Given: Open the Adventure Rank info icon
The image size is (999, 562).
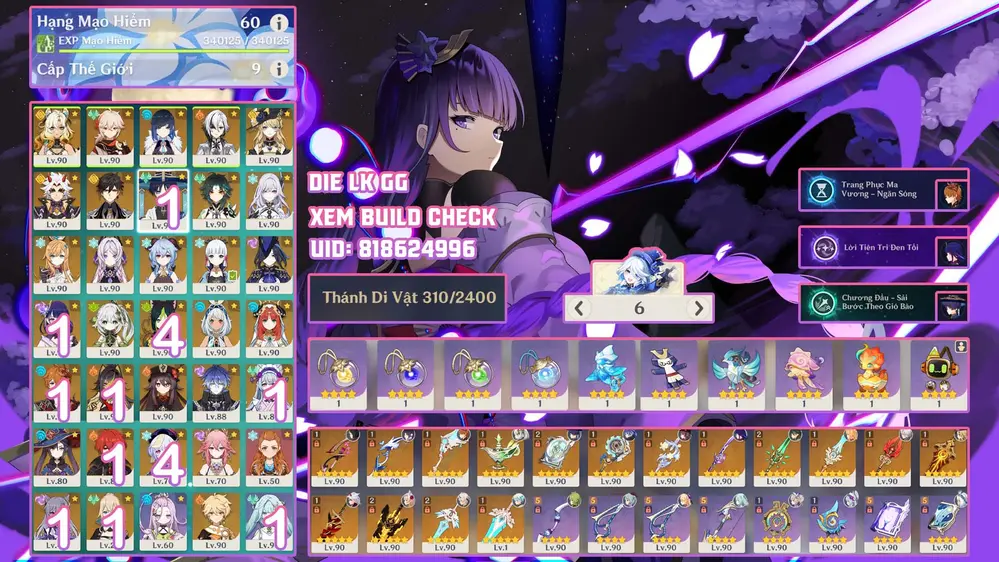Looking at the screenshot, I should coord(279,23).
